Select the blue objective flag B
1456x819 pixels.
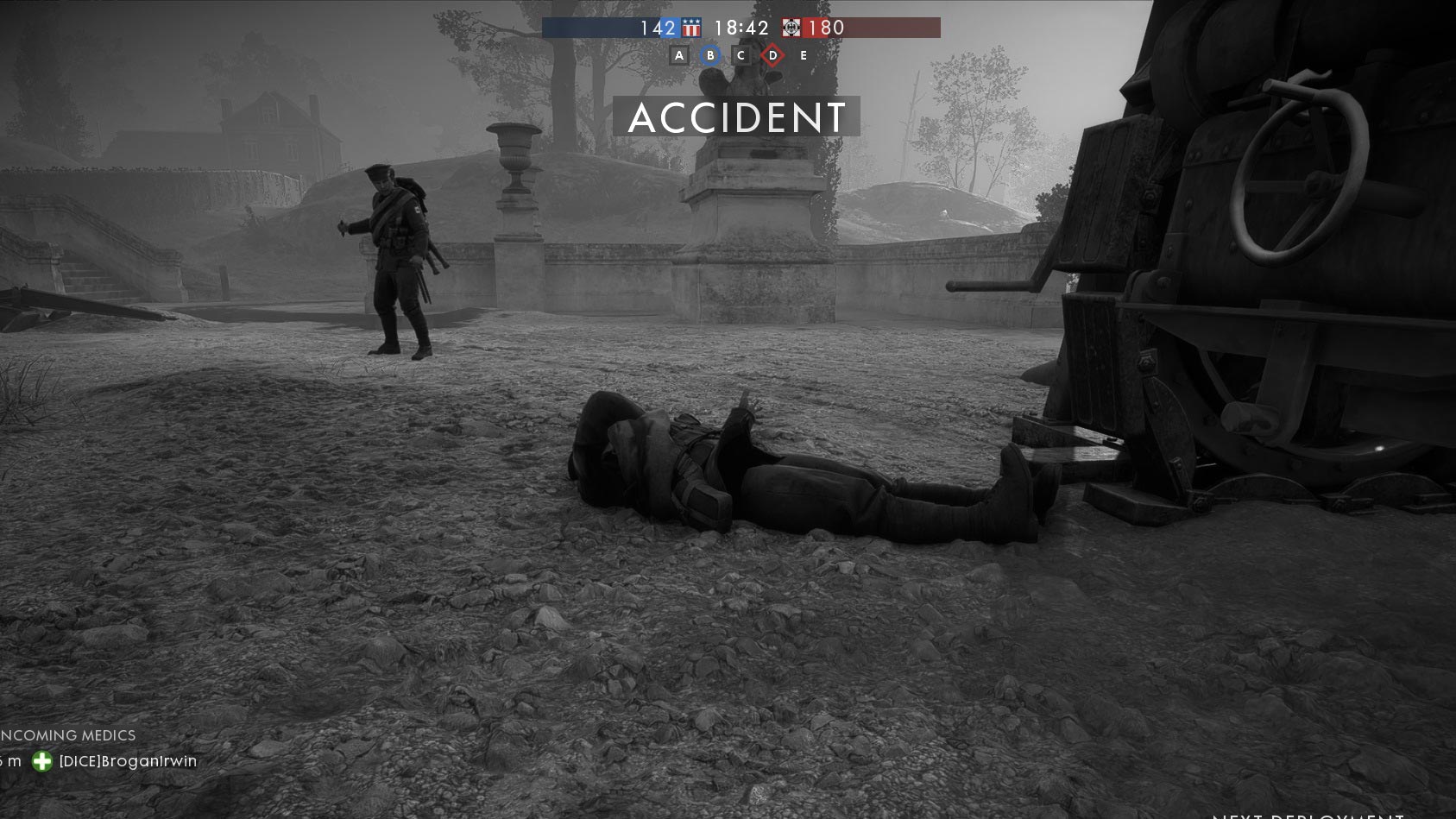710,56
